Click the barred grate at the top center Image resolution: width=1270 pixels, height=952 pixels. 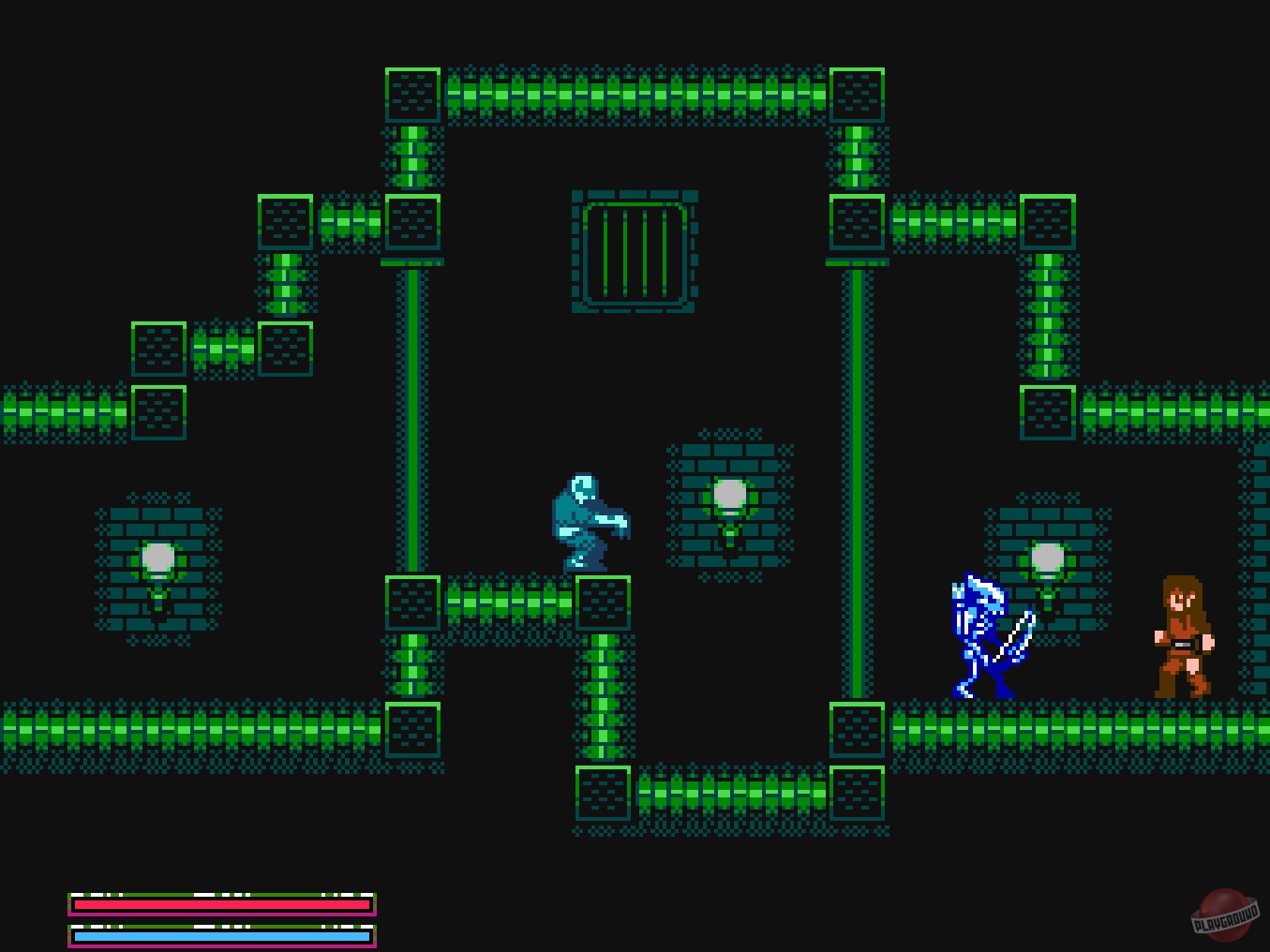point(634,251)
